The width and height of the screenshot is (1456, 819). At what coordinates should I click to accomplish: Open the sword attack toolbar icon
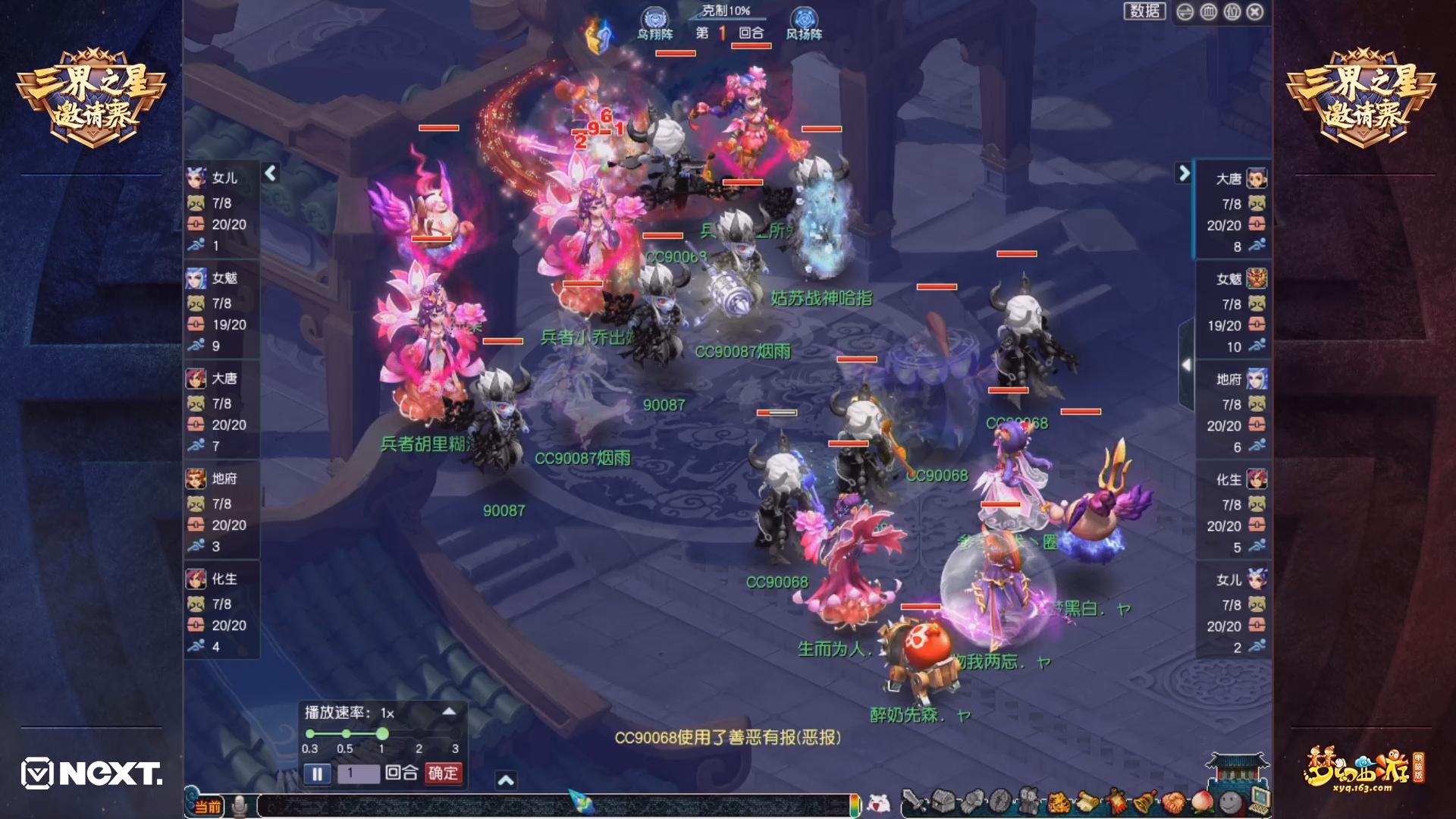coord(915,801)
